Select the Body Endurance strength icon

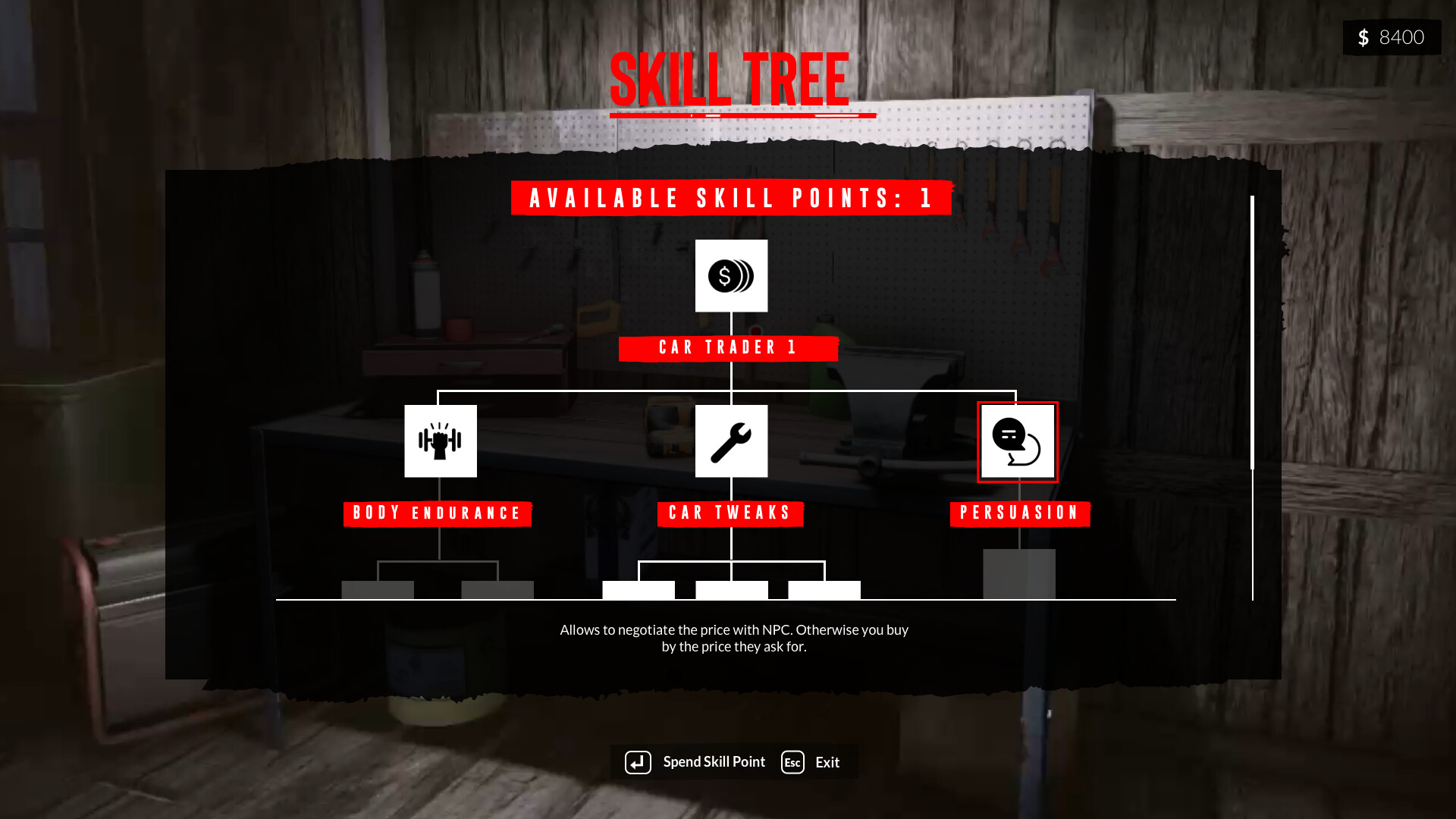(x=441, y=441)
